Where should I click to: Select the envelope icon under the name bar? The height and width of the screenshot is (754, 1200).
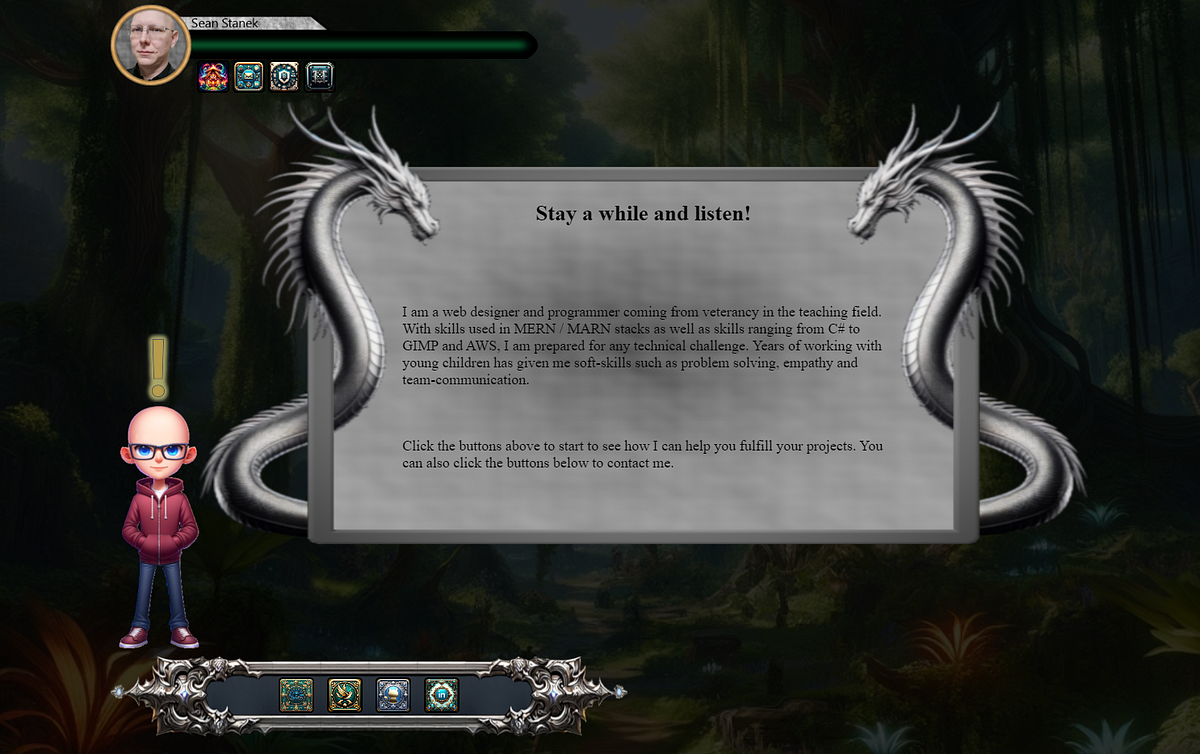click(248, 77)
